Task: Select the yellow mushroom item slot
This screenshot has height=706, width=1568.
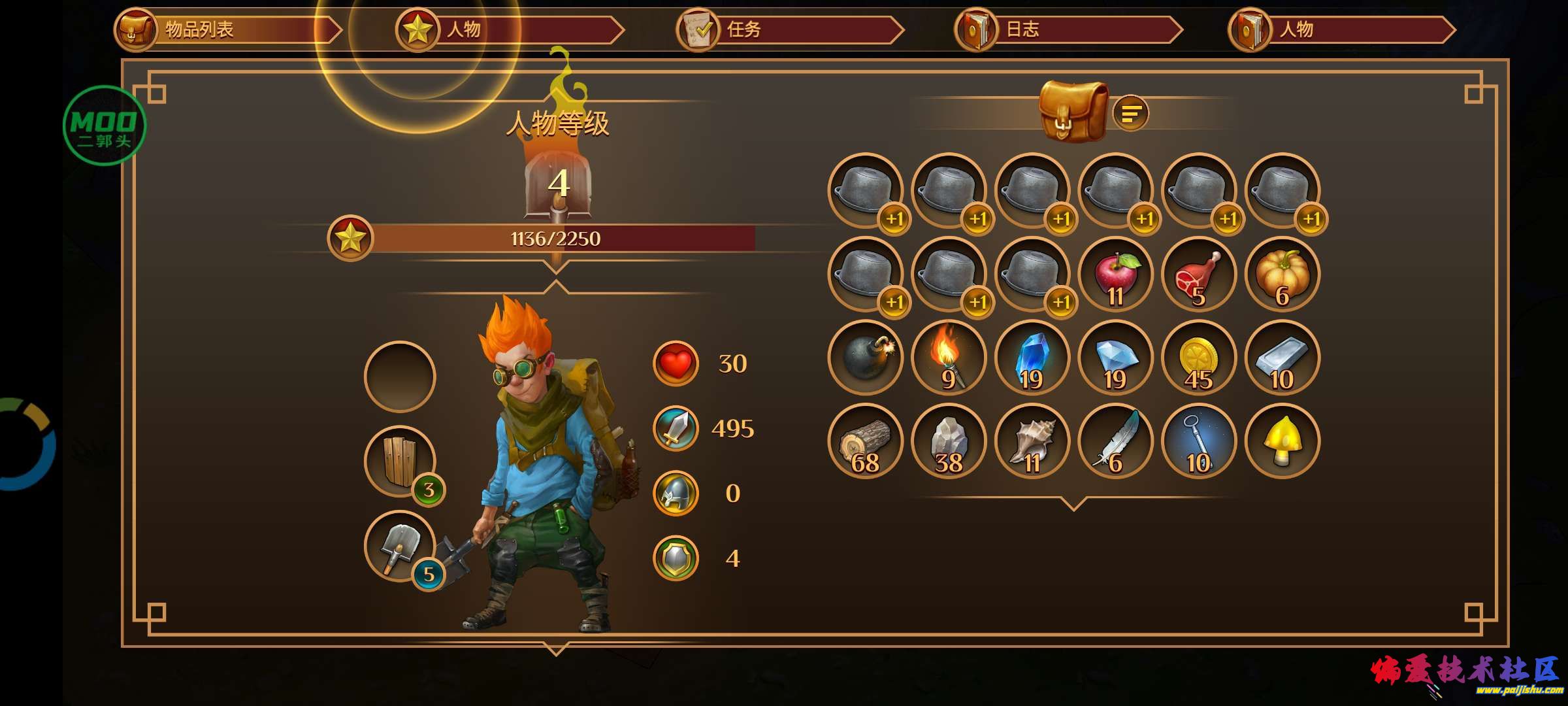Action: 1282,441
